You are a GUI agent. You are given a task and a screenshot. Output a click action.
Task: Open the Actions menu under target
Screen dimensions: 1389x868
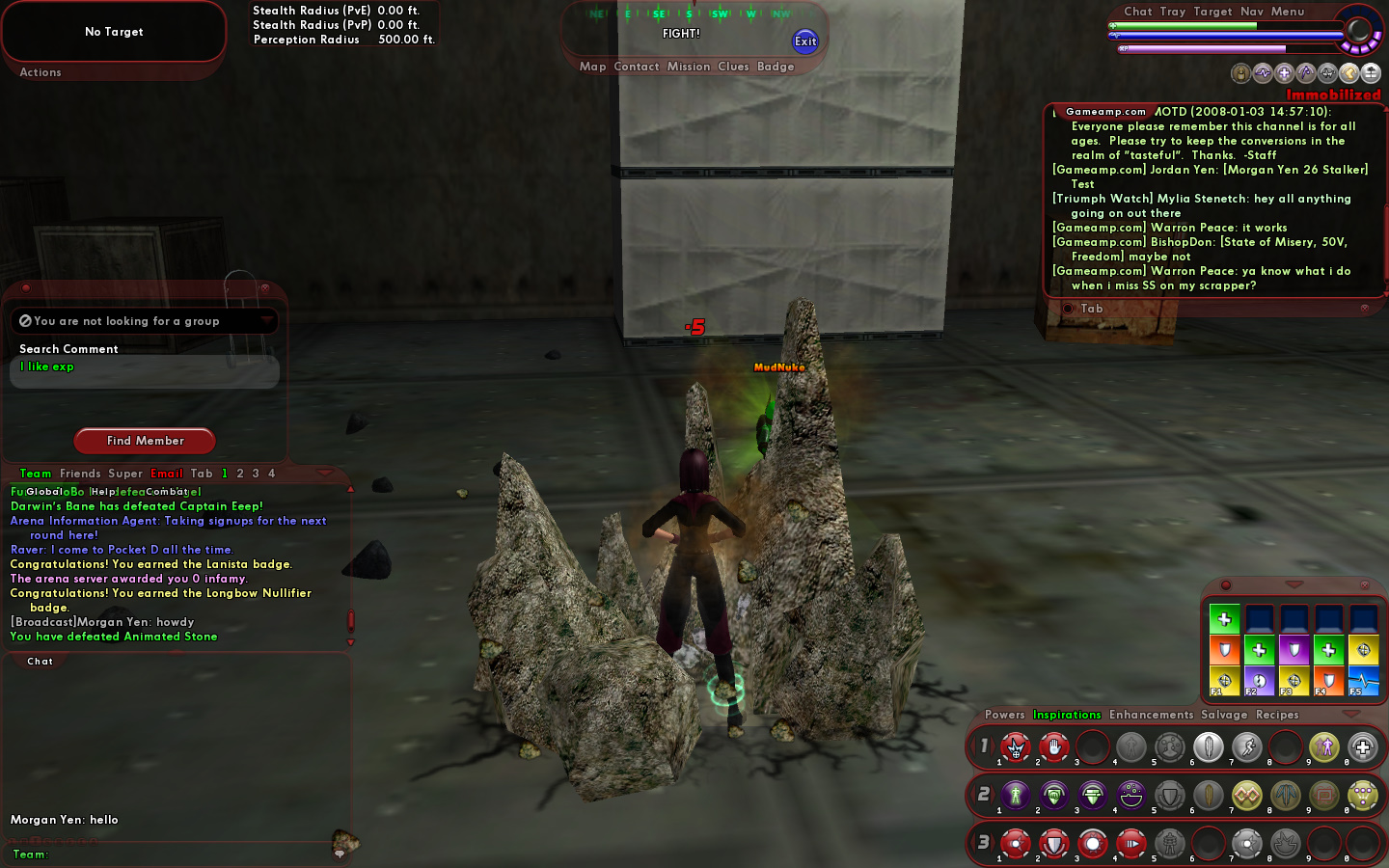41,72
